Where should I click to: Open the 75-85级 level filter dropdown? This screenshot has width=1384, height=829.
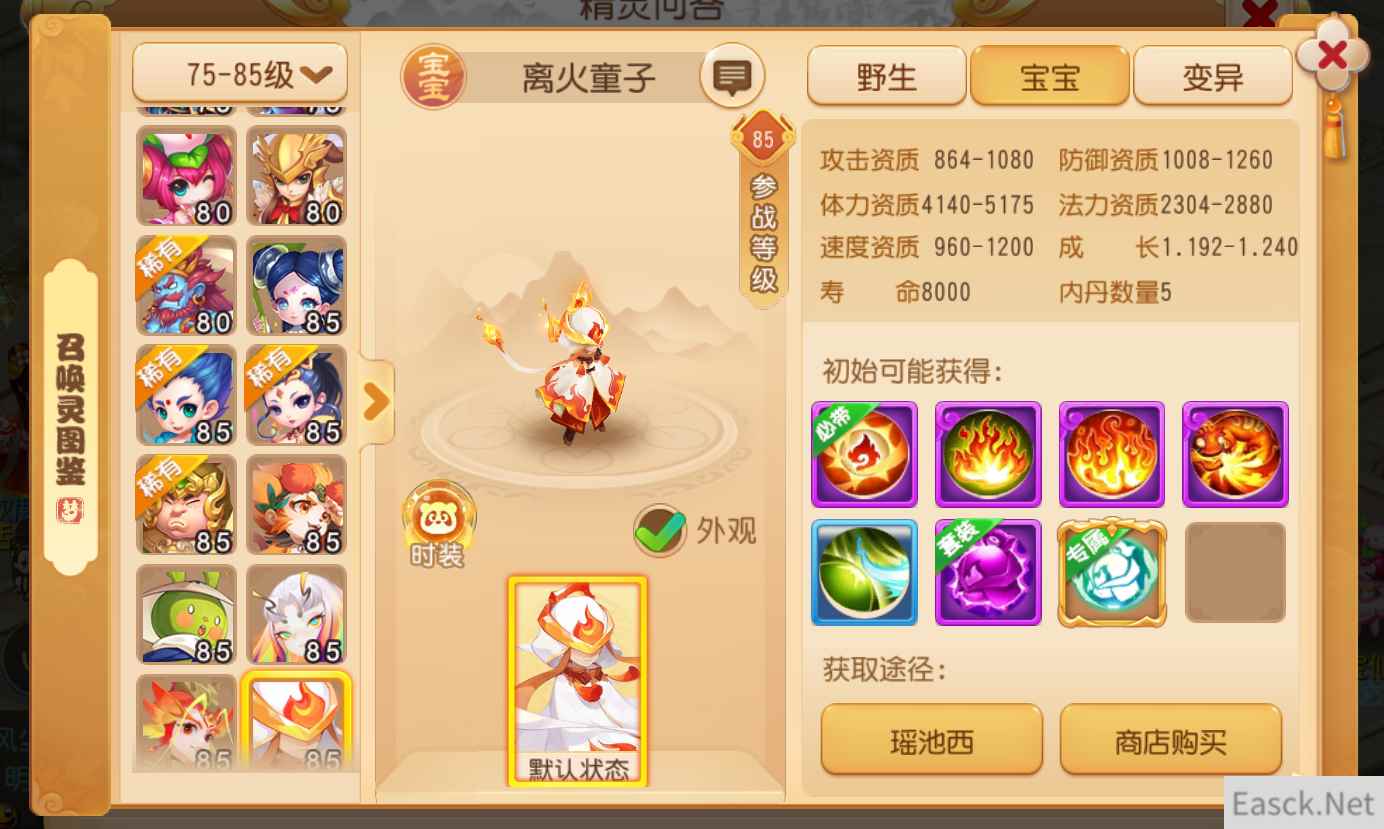(x=239, y=72)
